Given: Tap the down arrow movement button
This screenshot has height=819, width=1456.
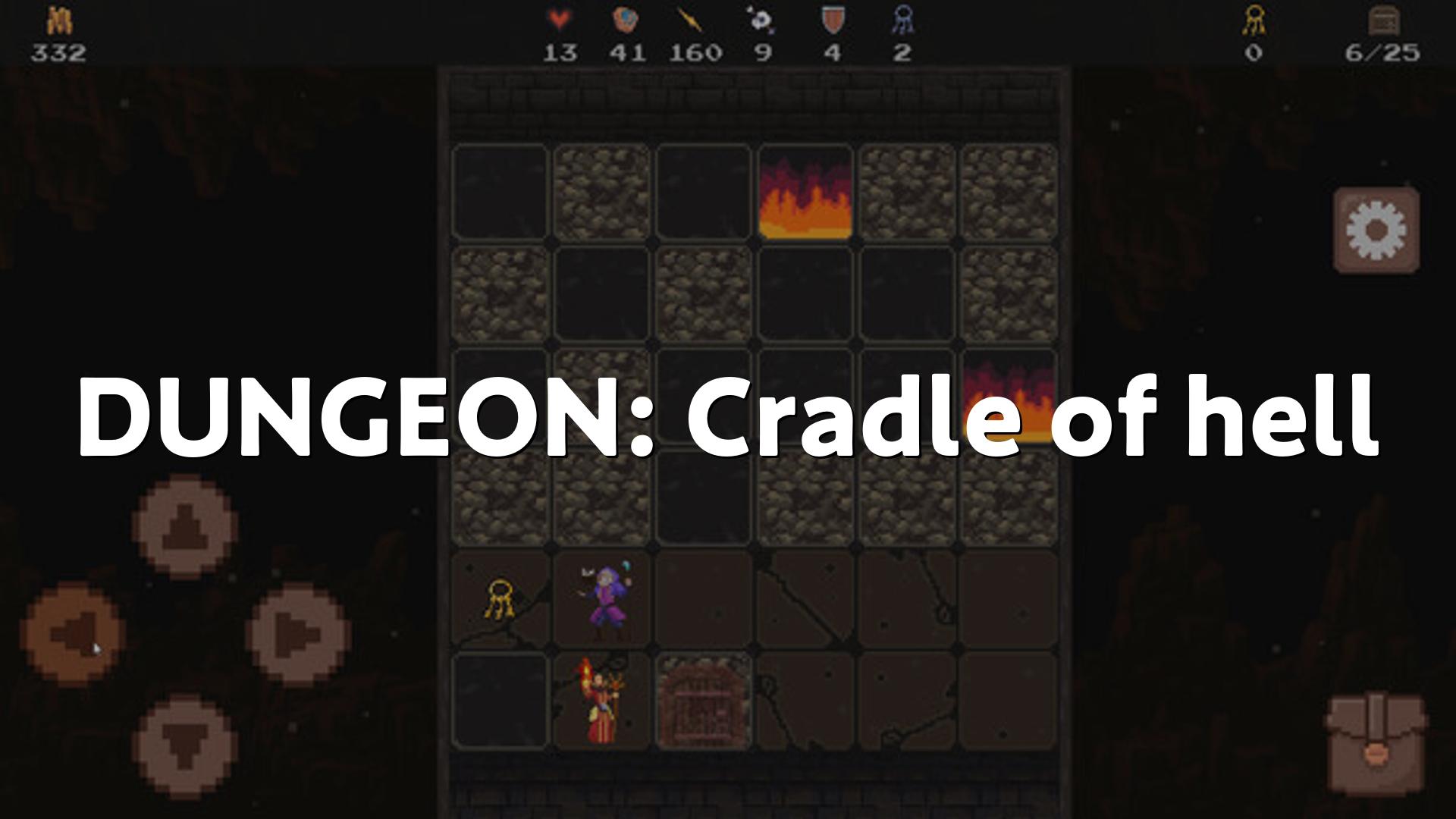Looking at the screenshot, I should click(184, 746).
